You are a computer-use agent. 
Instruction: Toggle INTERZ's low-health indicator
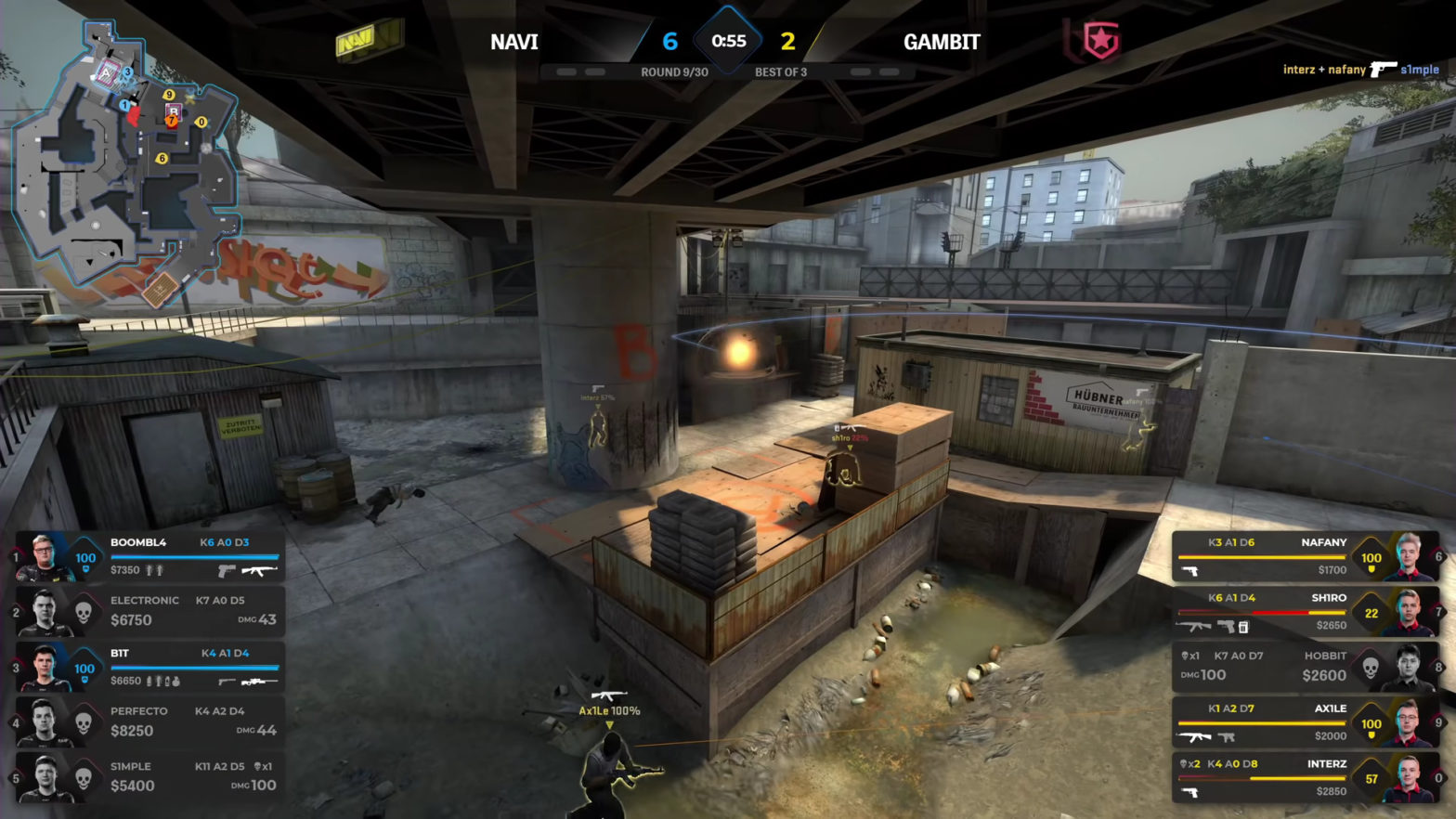coord(1373,778)
